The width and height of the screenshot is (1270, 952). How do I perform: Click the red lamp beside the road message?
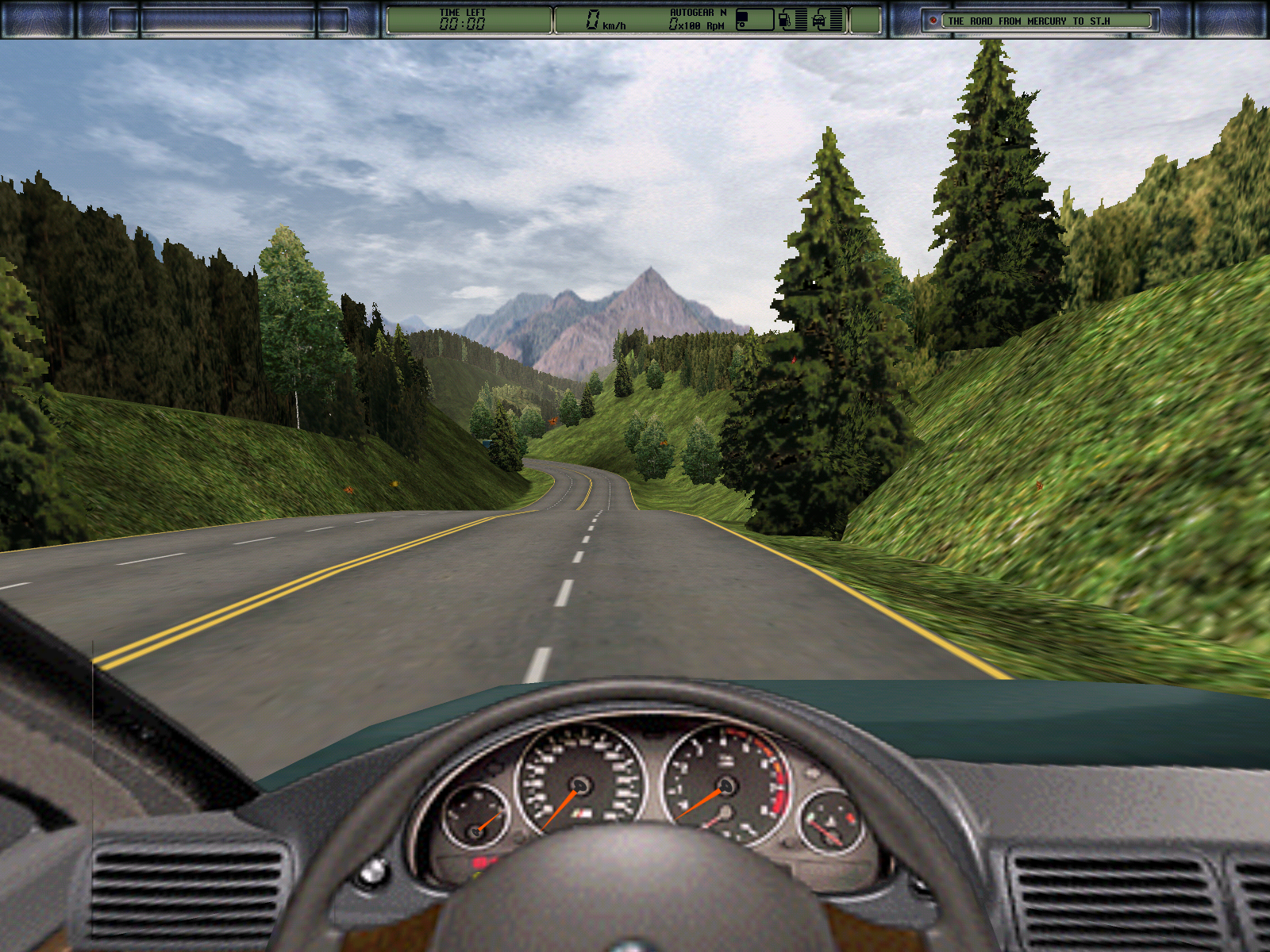[x=933, y=21]
